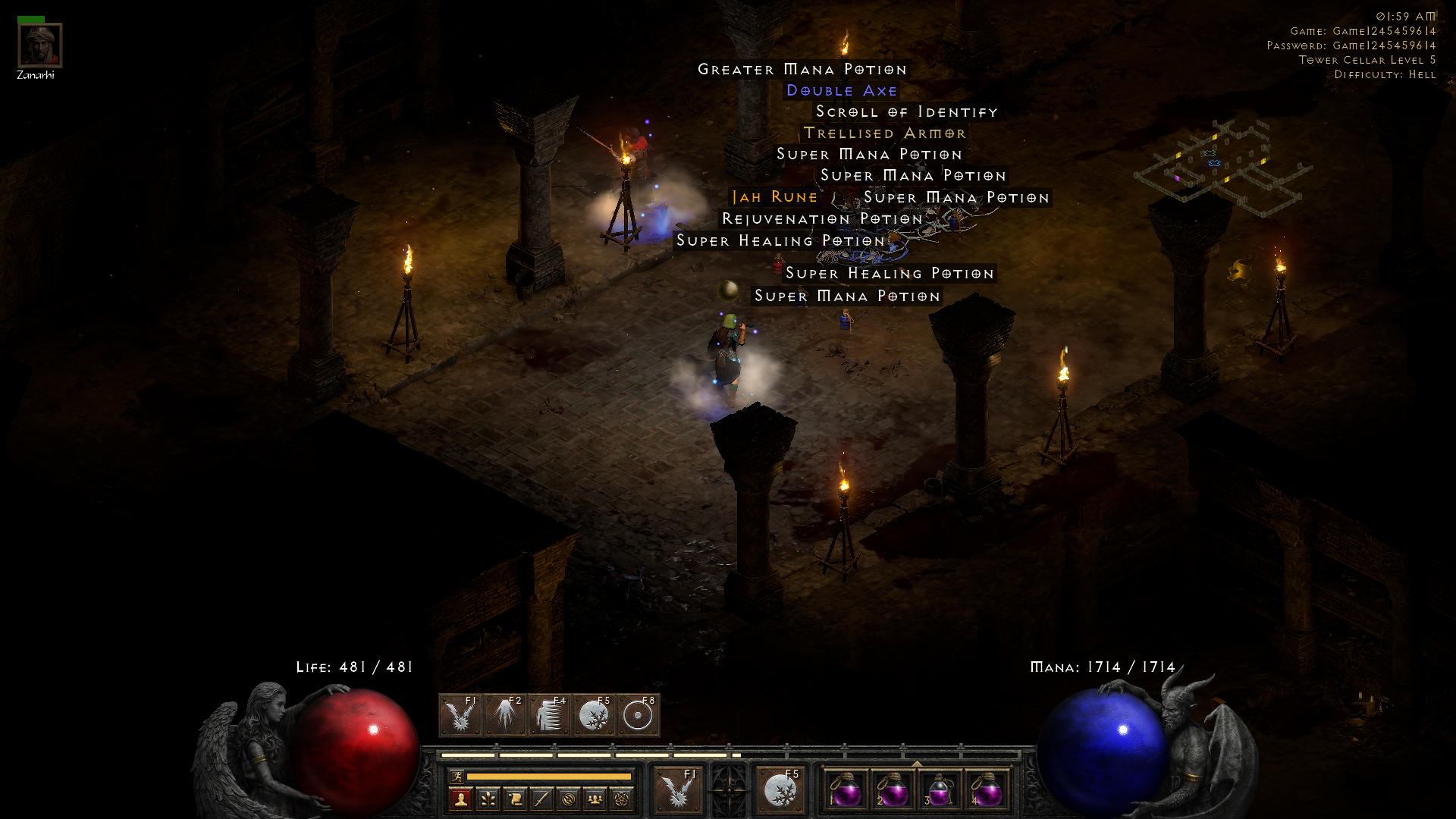1456x819 pixels.
Task: Pick up the Jah Rune label
Action: coord(774,197)
